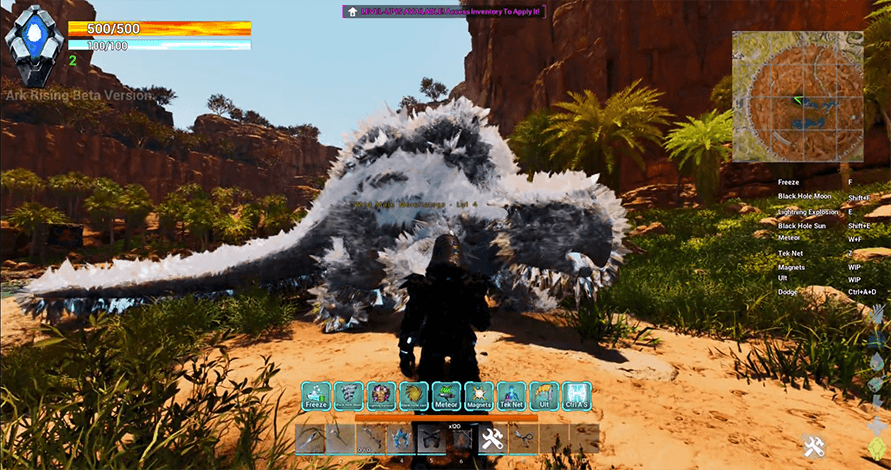Trigger the Lightning Explosion ability
Screen dimensions: 891x470
[381, 397]
